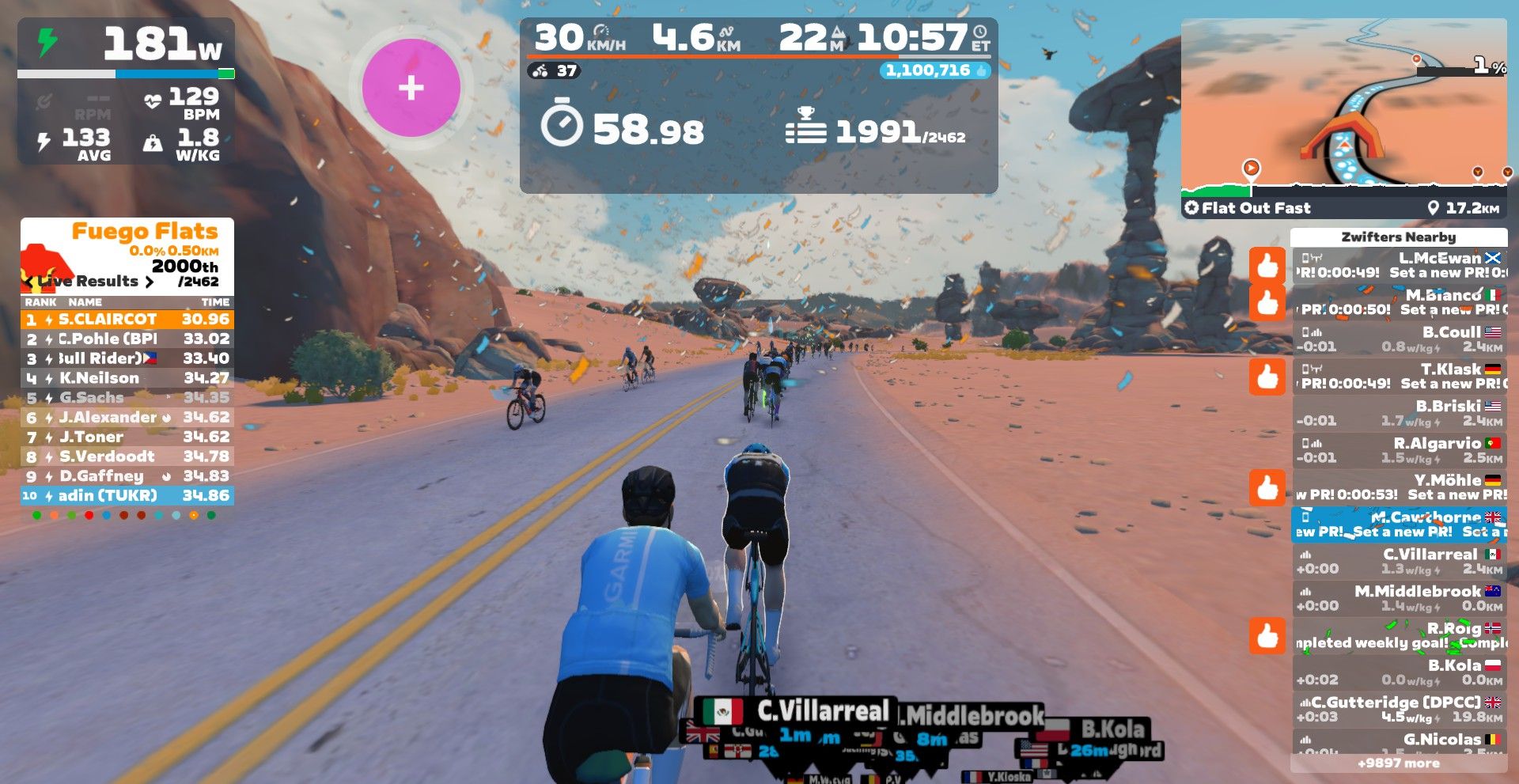Viewport: 1519px width, 784px height.
Task: Select B.Coull in Zwifters Nearby list
Action: click(1399, 339)
